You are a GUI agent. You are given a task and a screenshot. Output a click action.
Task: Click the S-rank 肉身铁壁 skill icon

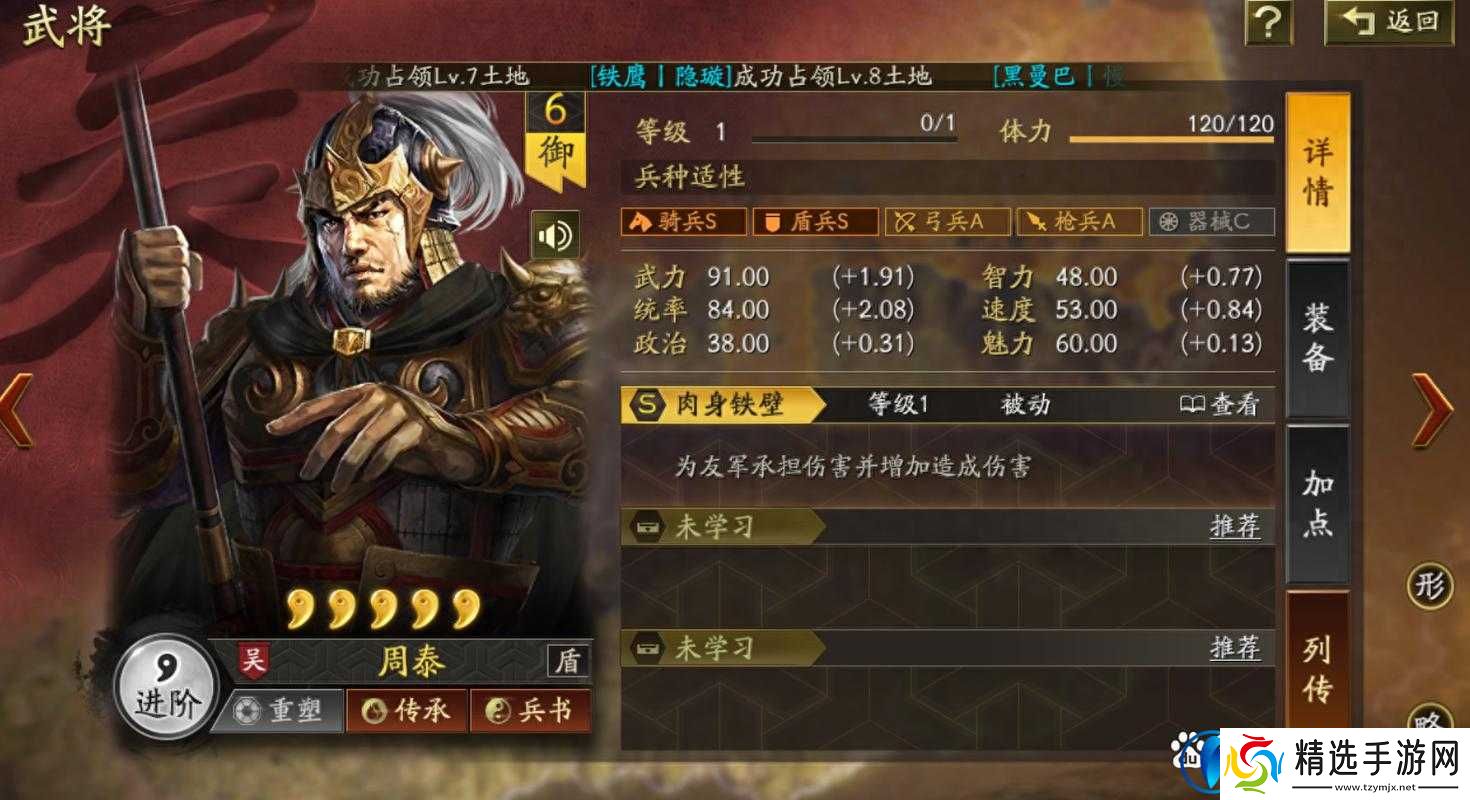[648, 405]
